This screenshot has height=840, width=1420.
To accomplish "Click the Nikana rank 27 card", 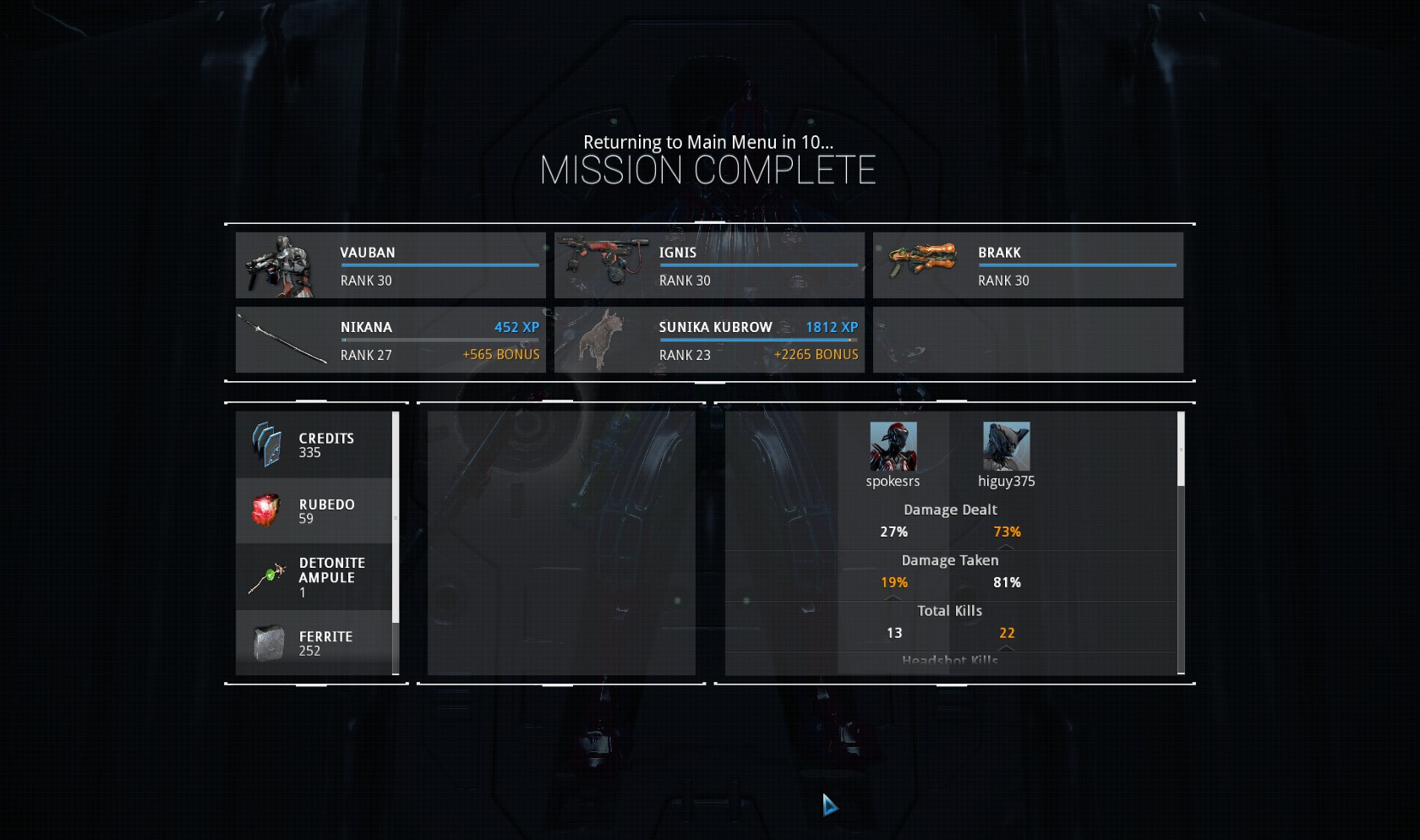I will 390,340.
